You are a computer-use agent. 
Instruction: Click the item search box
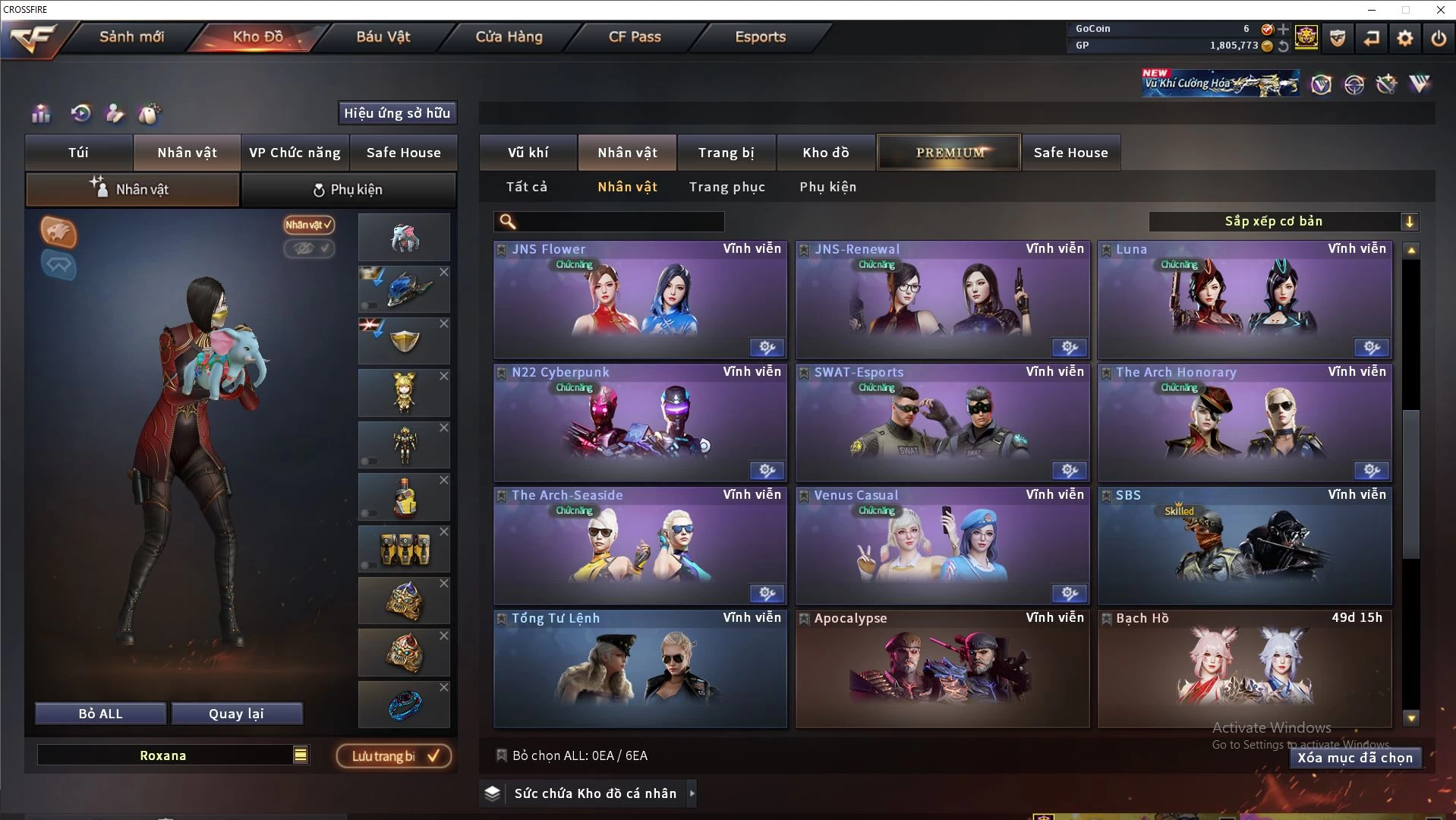(x=619, y=222)
